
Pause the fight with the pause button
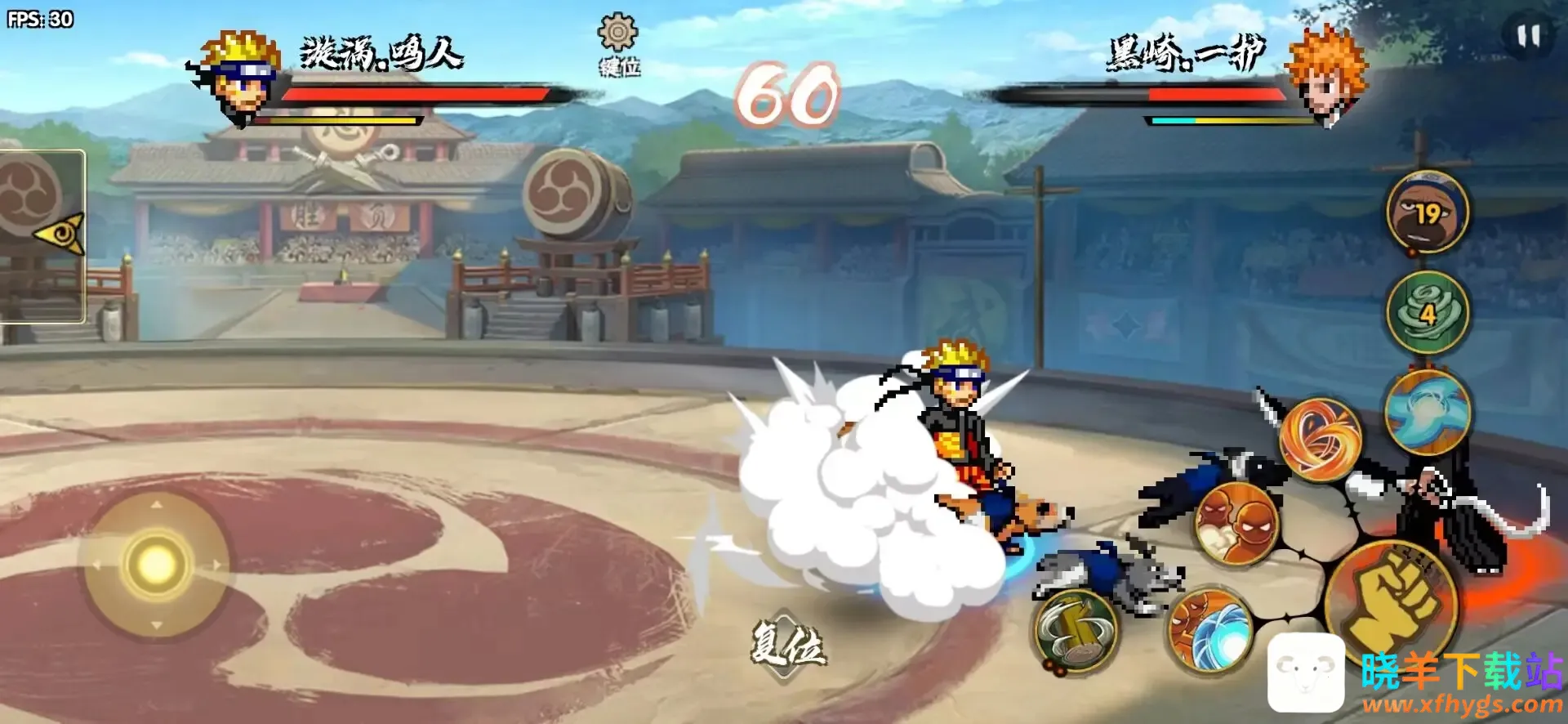tap(1528, 36)
